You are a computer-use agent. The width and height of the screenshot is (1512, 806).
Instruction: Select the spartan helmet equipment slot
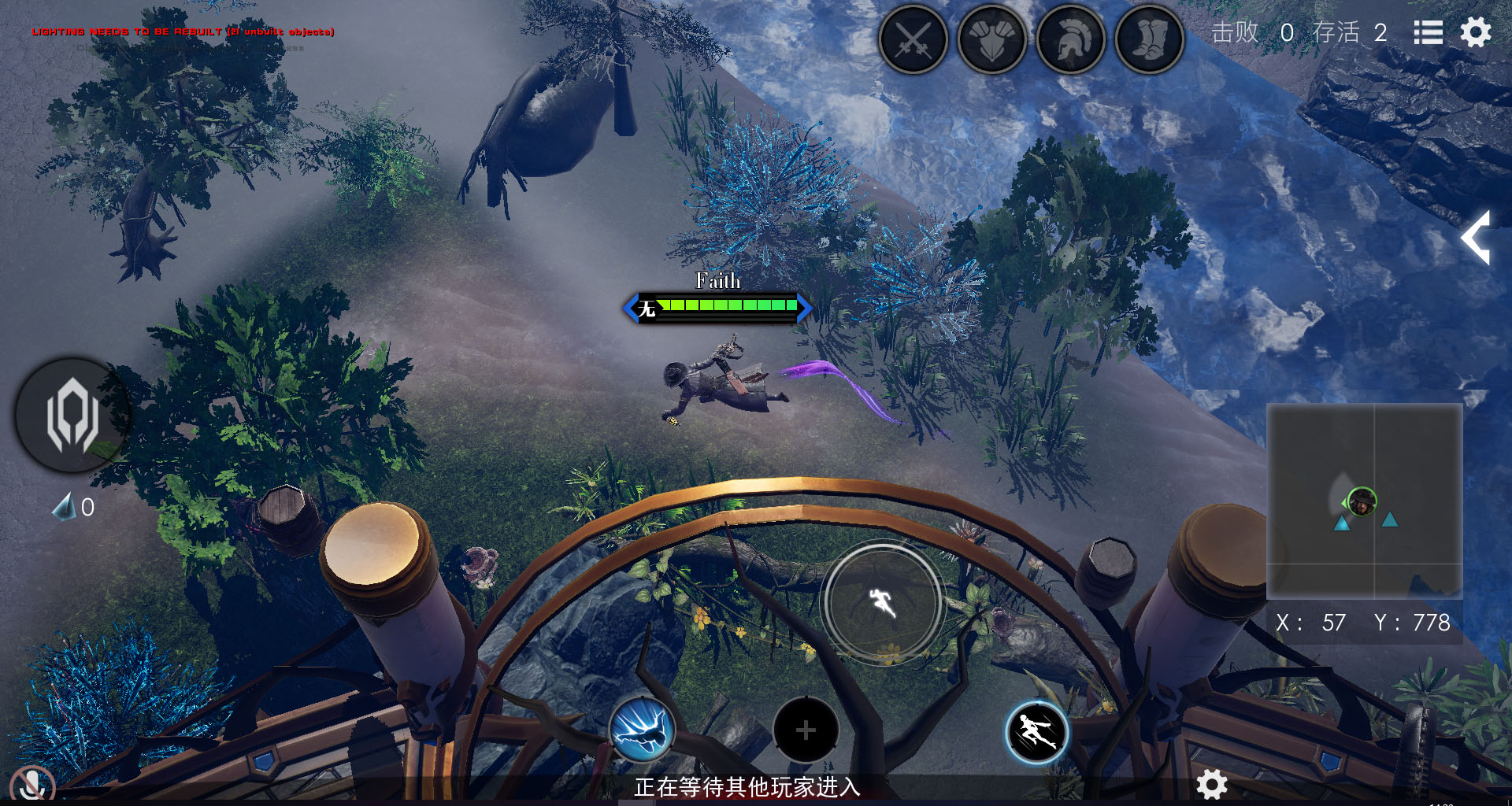1071,39
